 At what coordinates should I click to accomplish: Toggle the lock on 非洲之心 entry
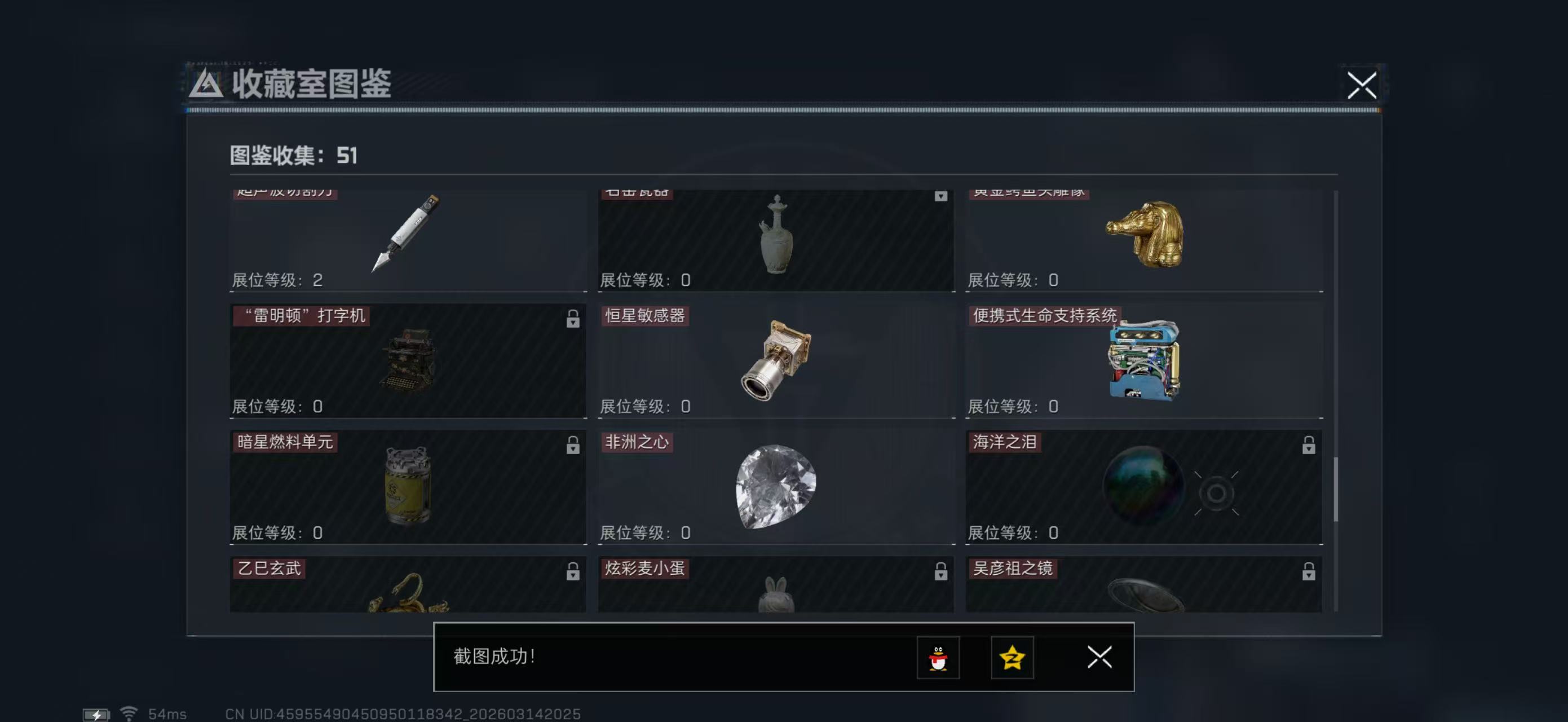pos(940,444)
